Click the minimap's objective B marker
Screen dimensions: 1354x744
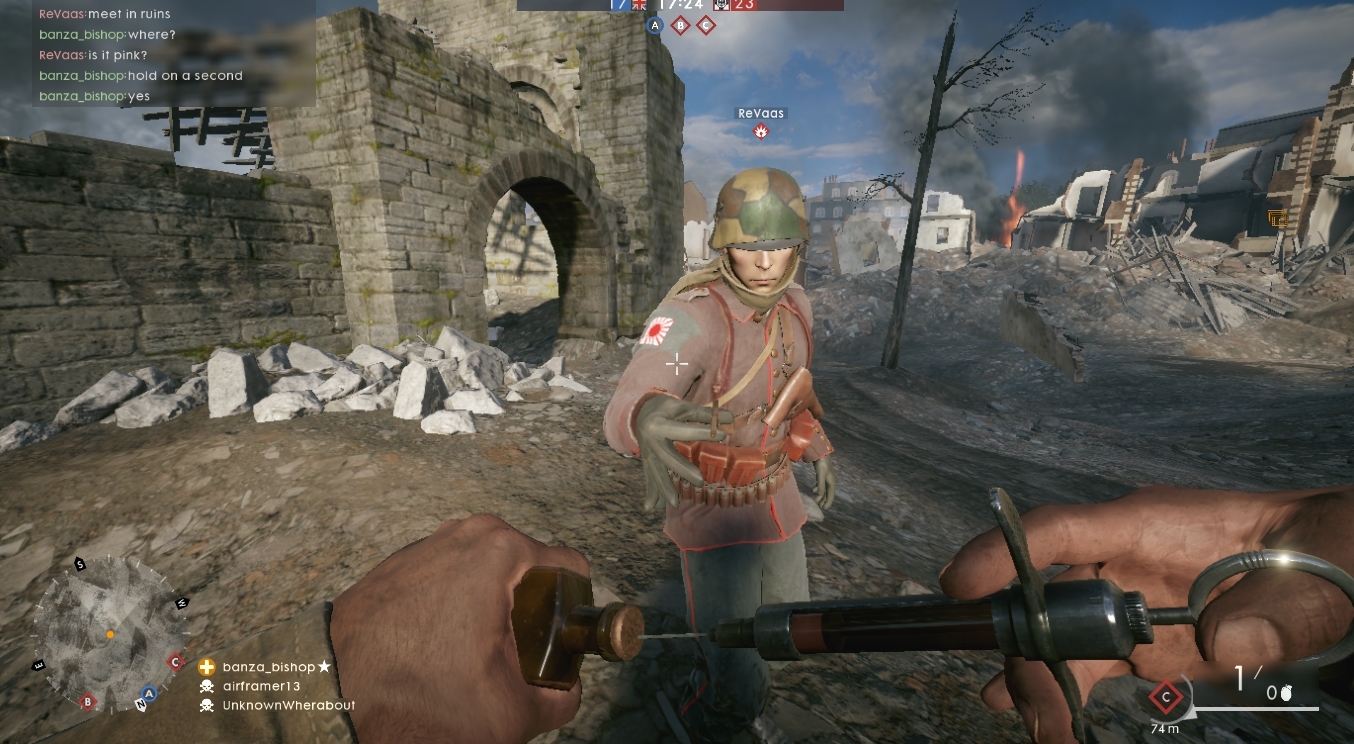pos(87,702)
